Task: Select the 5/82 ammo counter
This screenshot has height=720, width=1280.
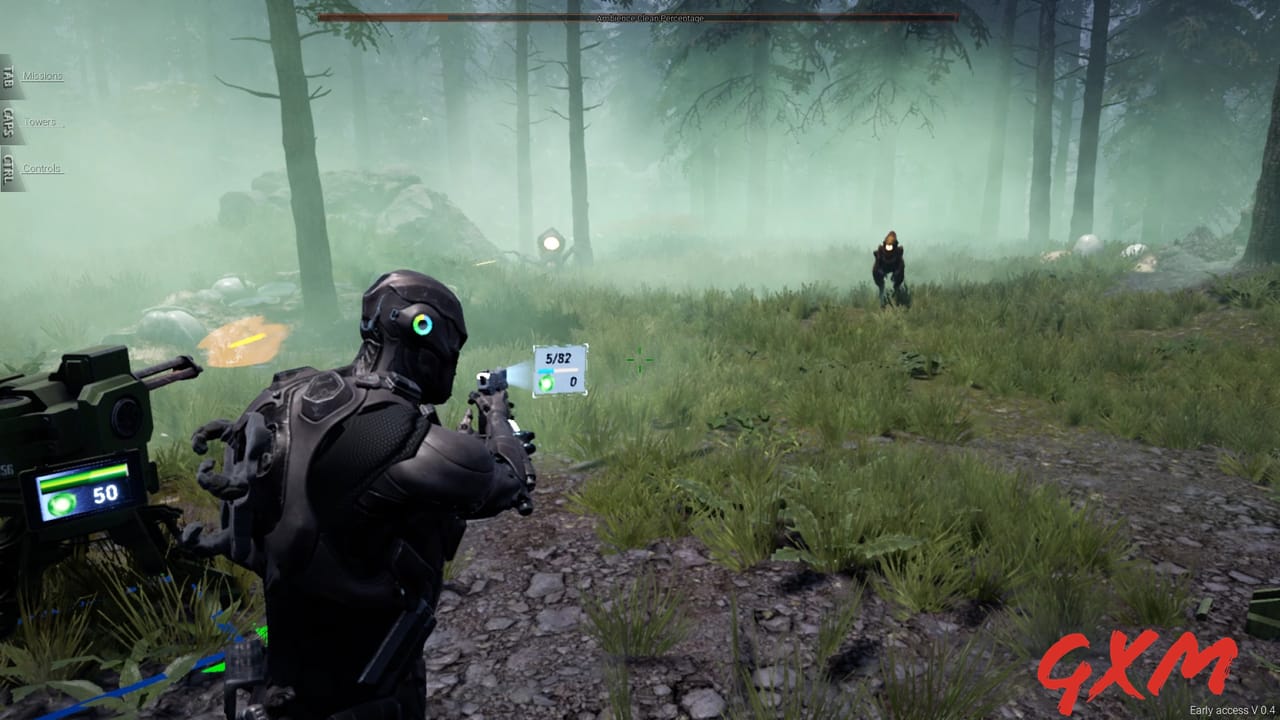Action: pyautogui.click(x=560, y=356)
